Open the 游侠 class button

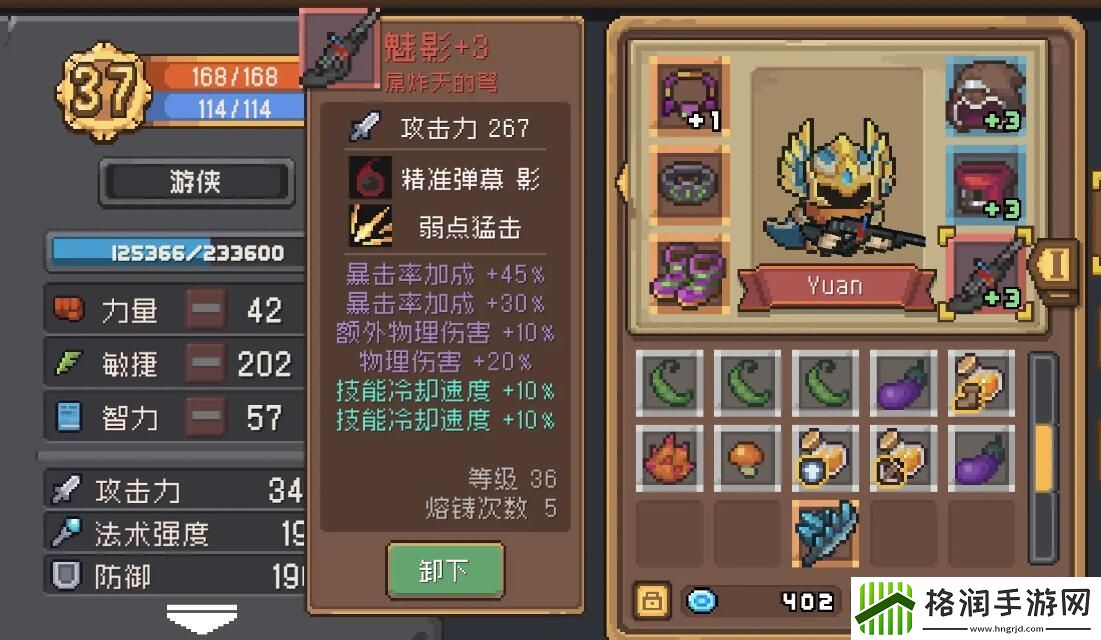tap(196, 183)
